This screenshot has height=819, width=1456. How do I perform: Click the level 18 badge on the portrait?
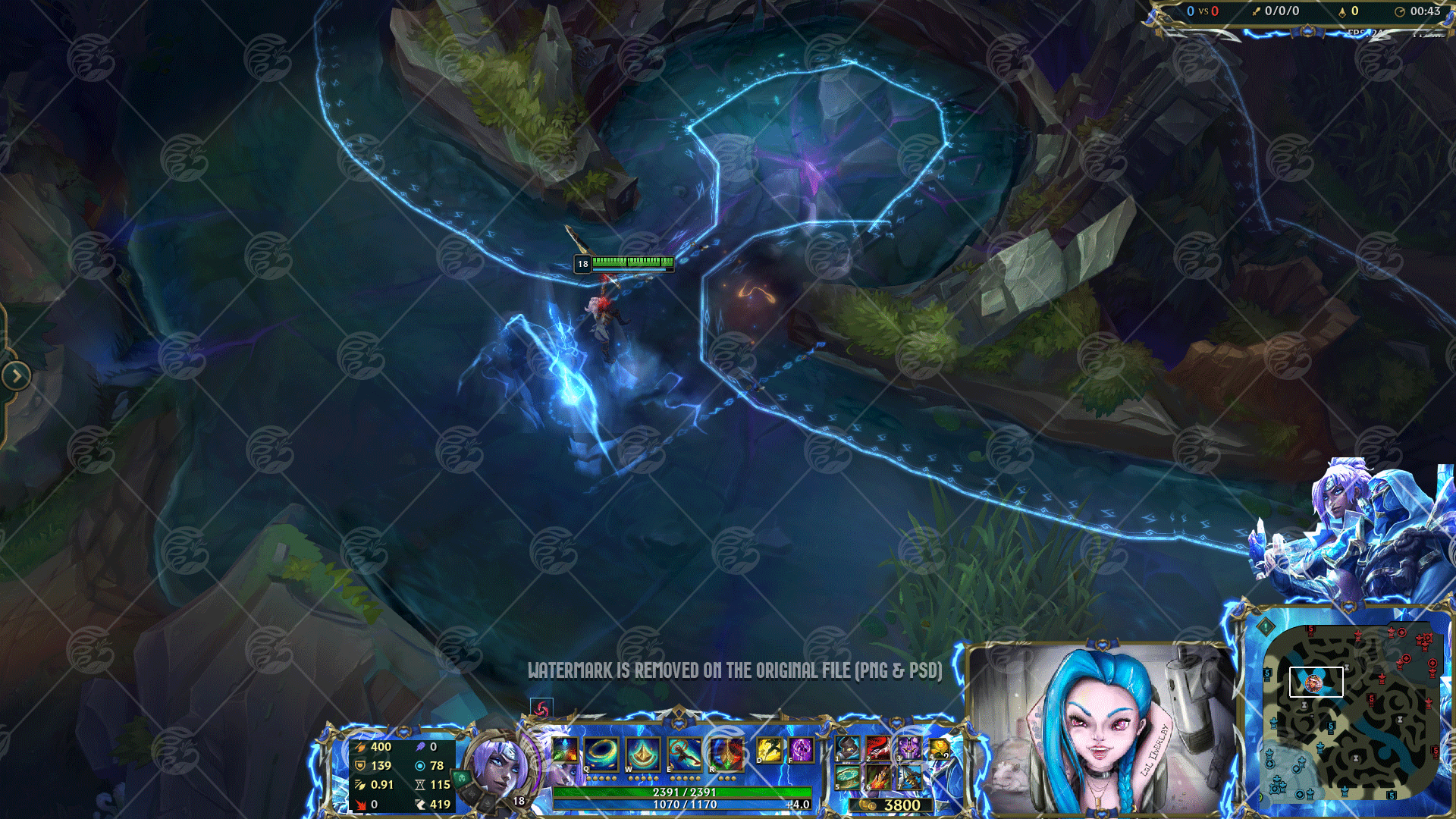[518, 802]
